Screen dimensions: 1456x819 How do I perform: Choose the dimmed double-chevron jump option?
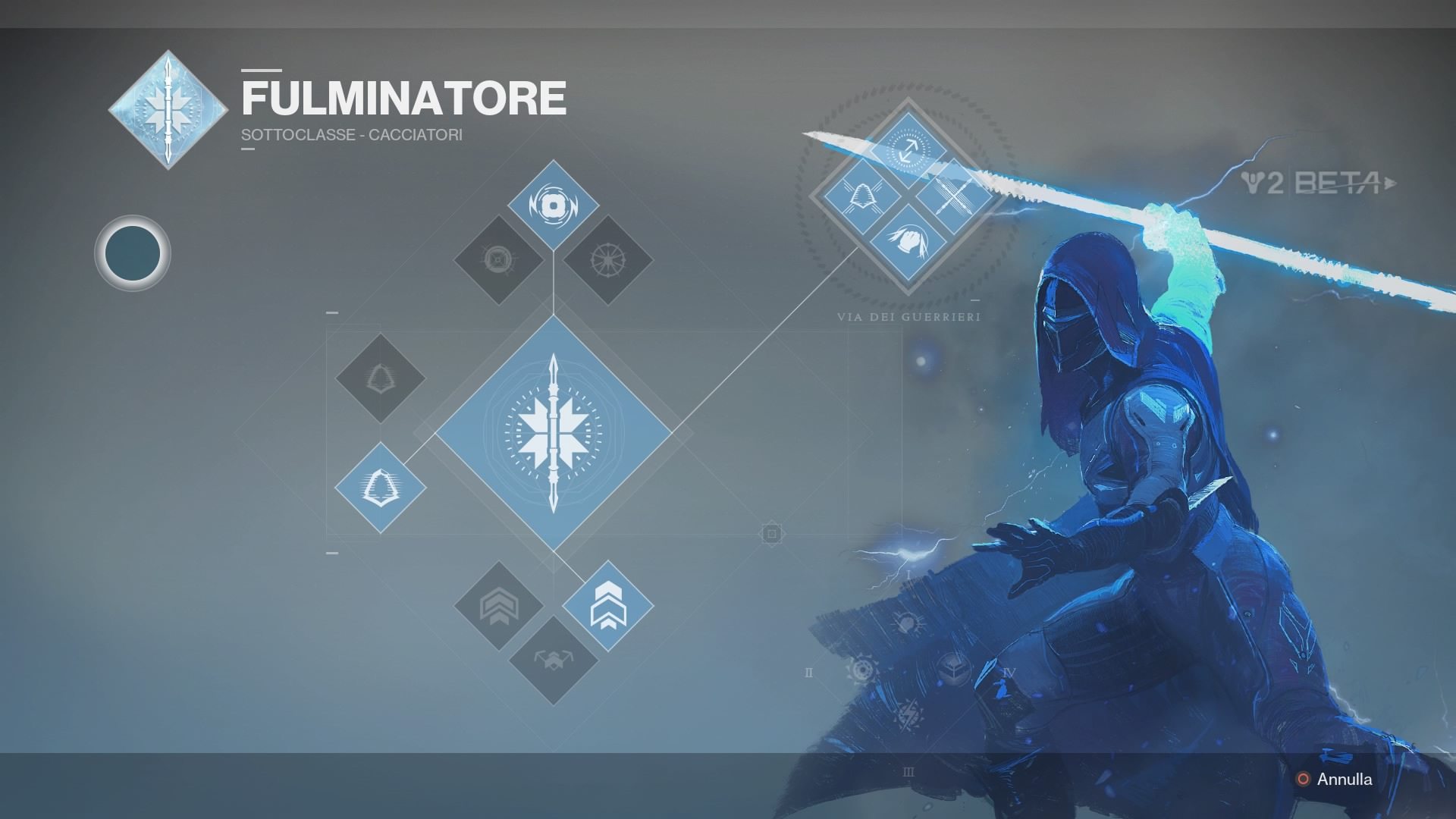(x=498, y=606)
